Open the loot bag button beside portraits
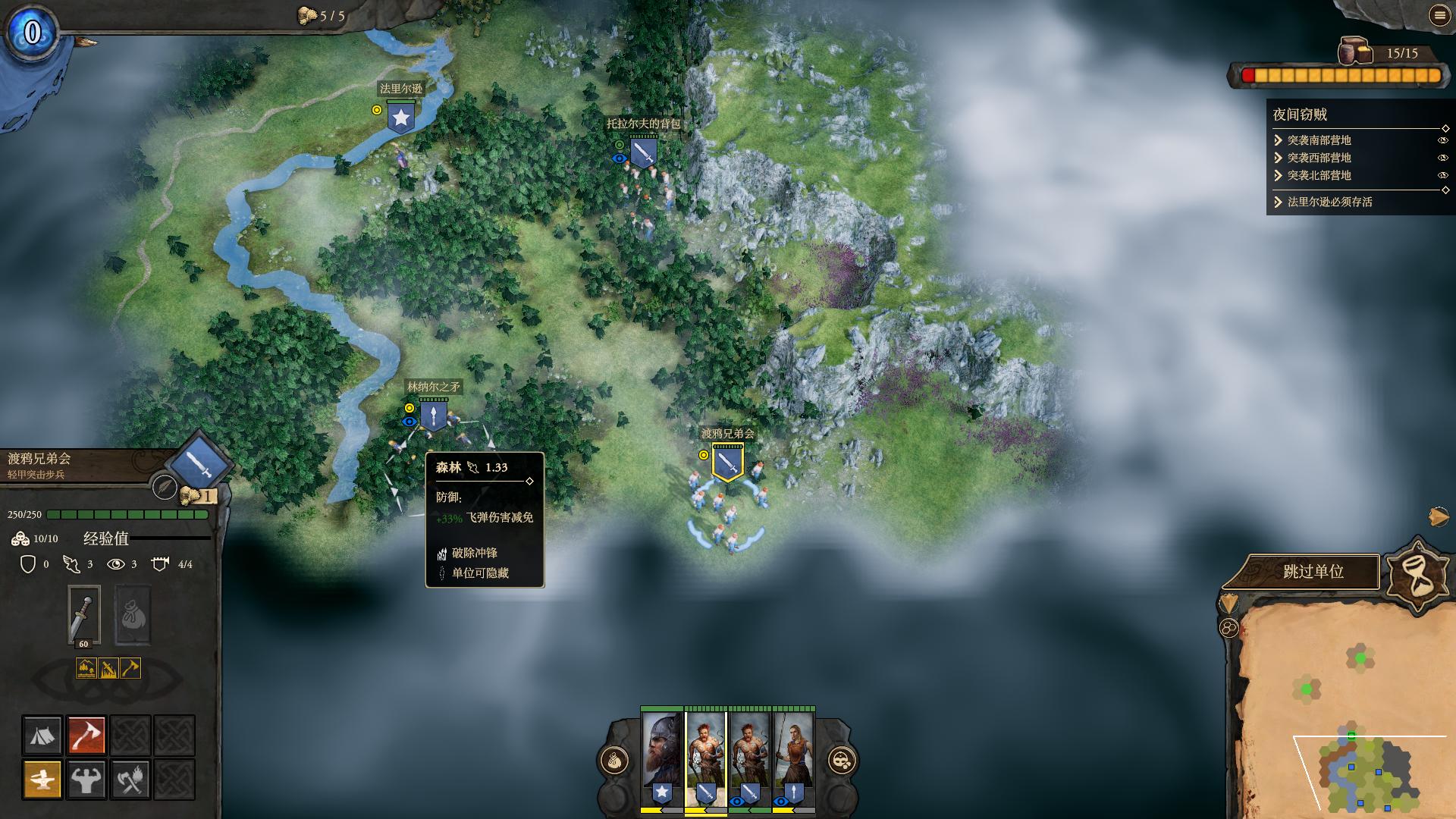This screenshot has height=819, width=1456. (x=615, y=760)
